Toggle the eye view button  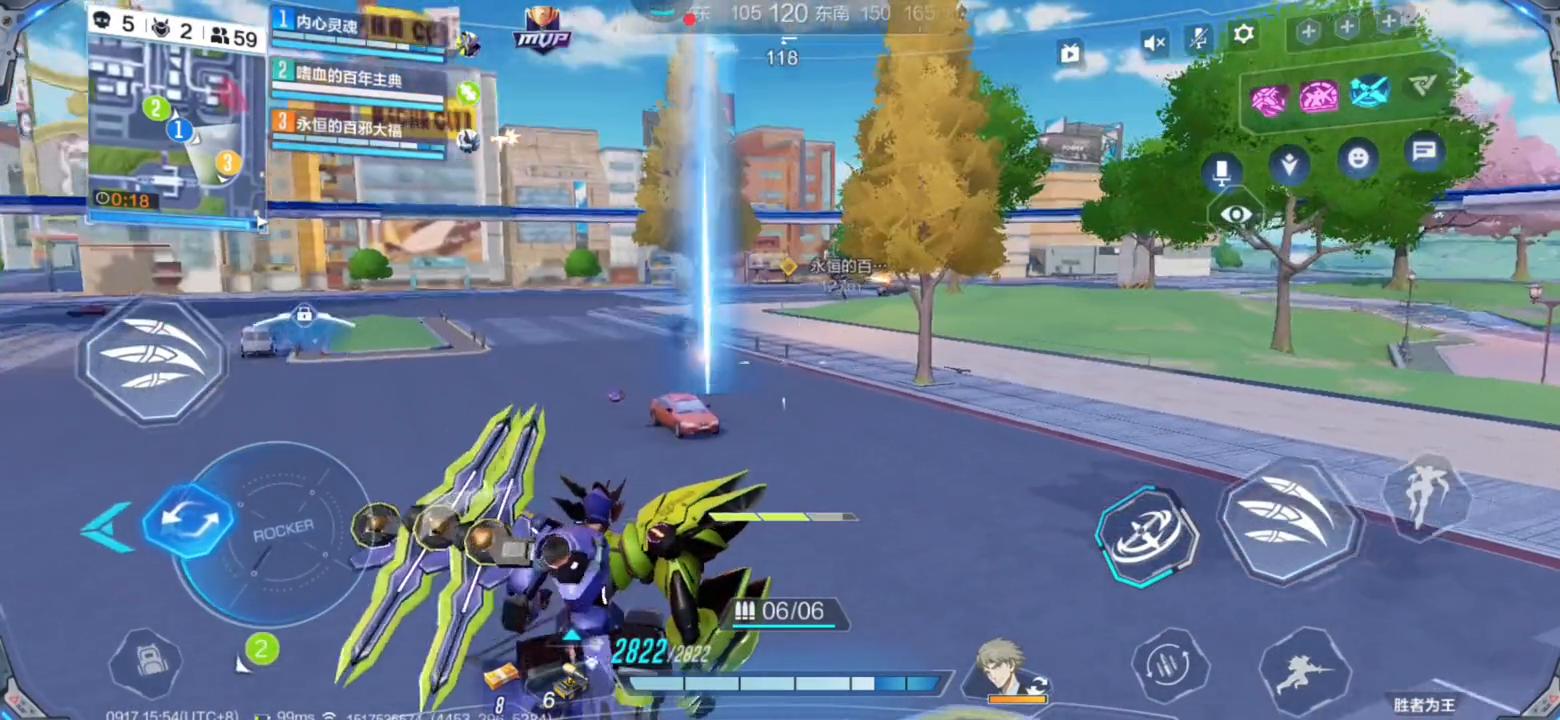(1236, 214)
